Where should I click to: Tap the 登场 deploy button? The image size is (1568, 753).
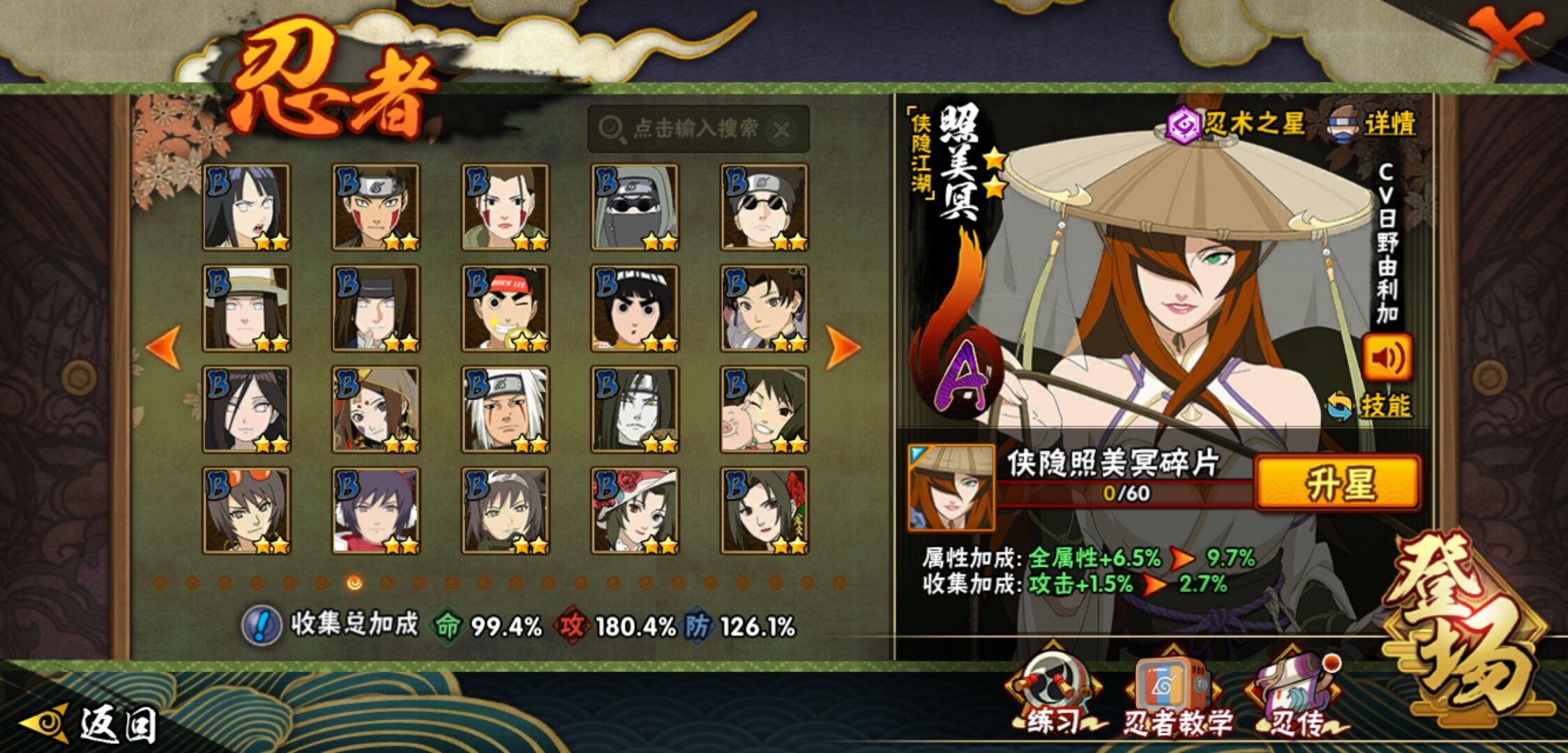point(1465,627)
